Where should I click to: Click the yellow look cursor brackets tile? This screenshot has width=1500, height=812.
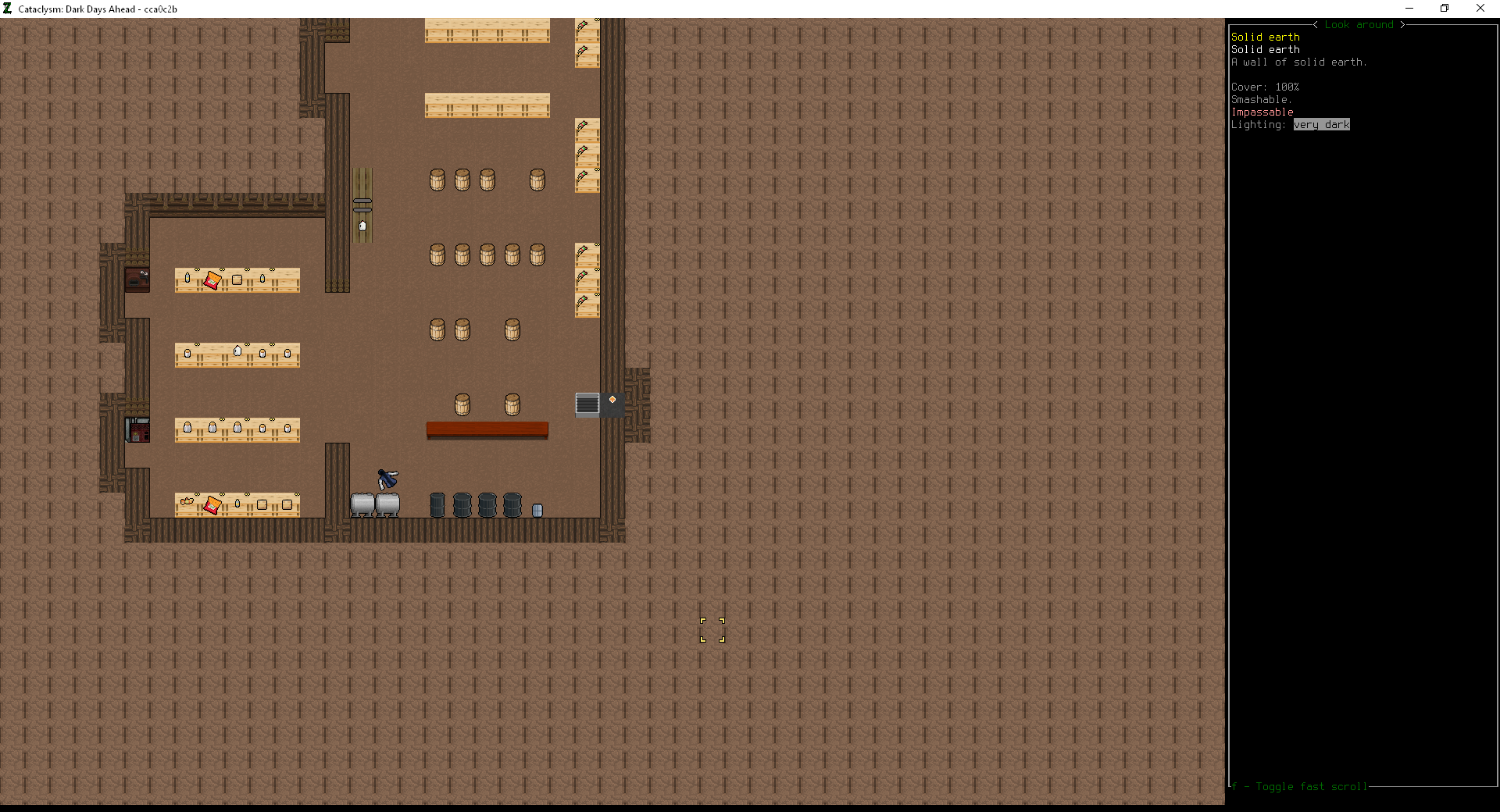click(712, 630)
